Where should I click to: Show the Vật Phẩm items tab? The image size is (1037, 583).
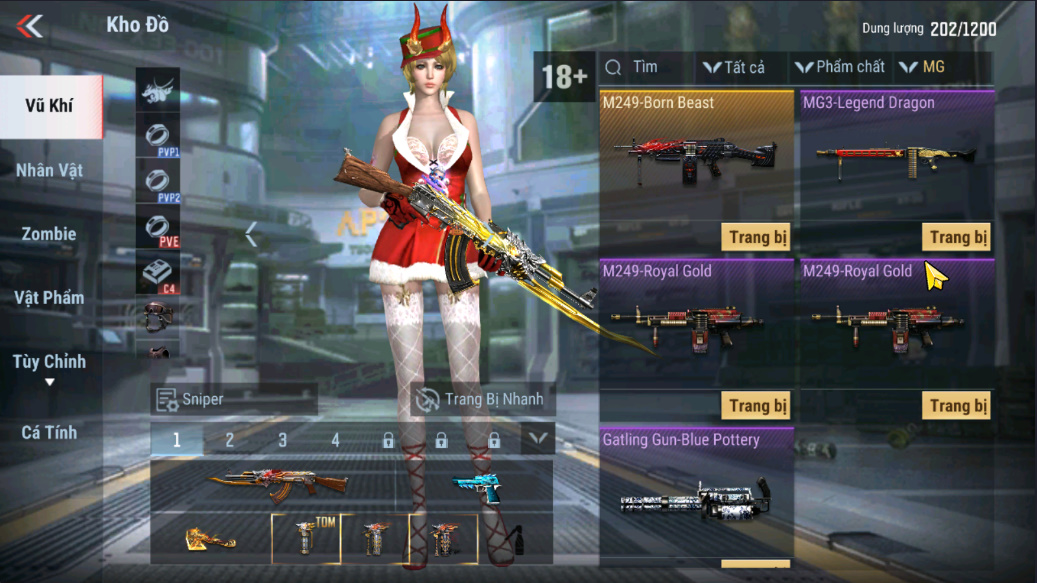tap(50, 298)
